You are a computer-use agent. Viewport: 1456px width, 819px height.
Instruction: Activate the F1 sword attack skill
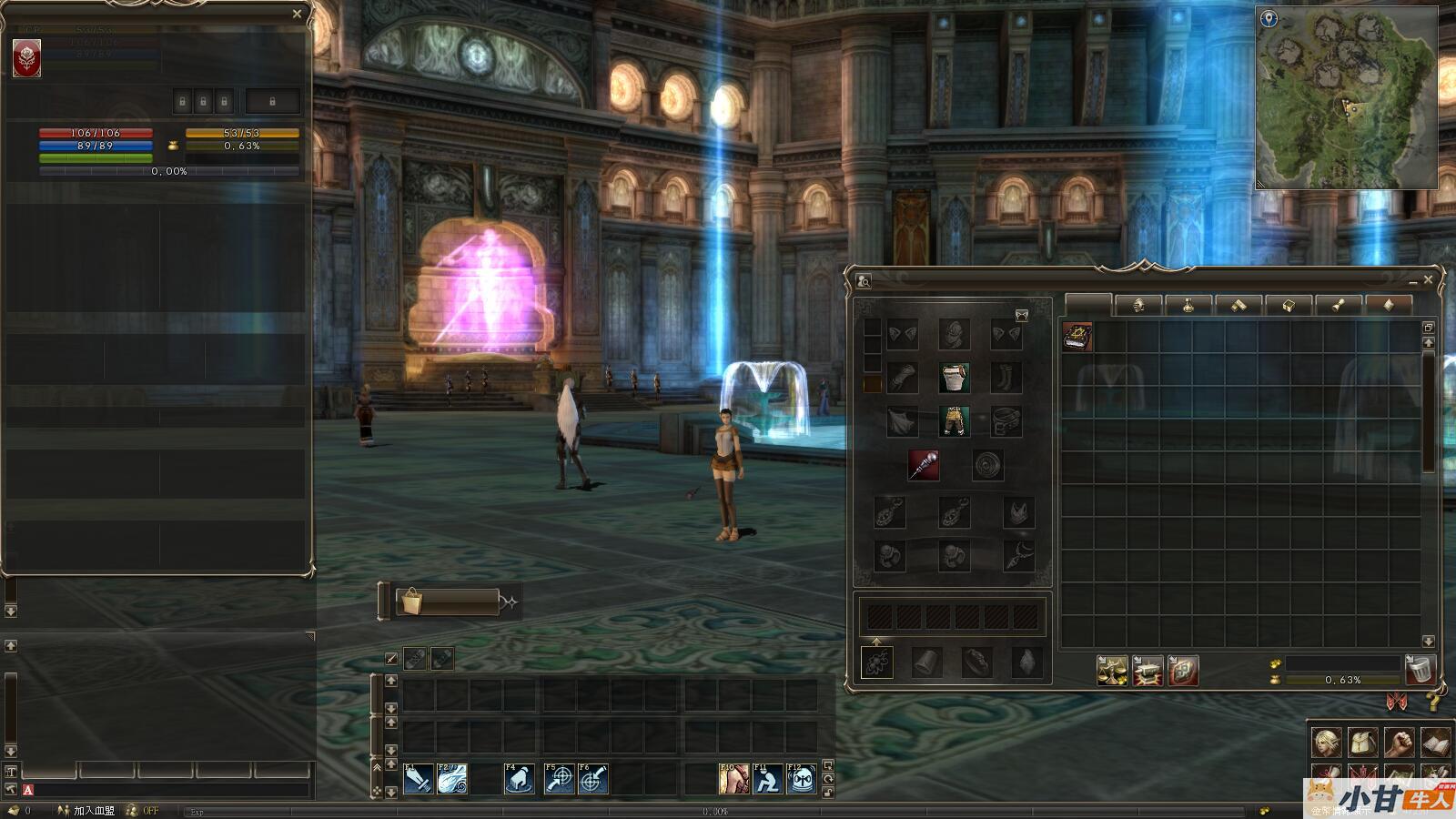(418, 779)
